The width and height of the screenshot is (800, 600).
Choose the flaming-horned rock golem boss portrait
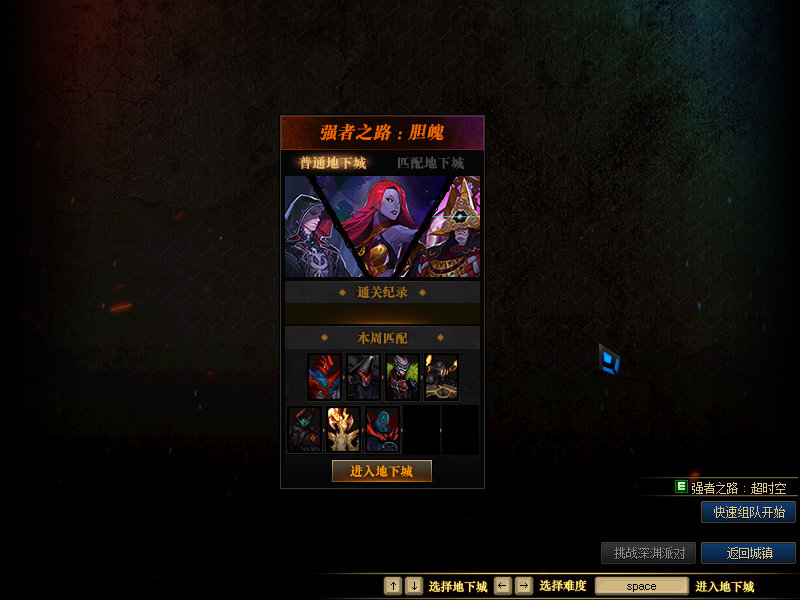tap(441, 377)
